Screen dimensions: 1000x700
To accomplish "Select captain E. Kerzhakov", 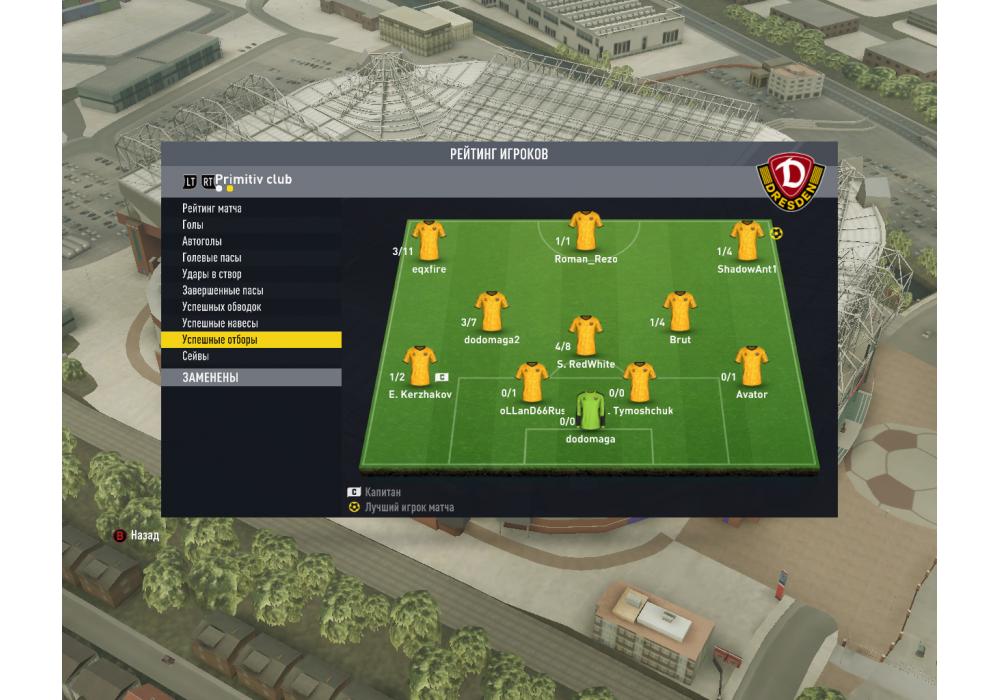I will (419, 366).
